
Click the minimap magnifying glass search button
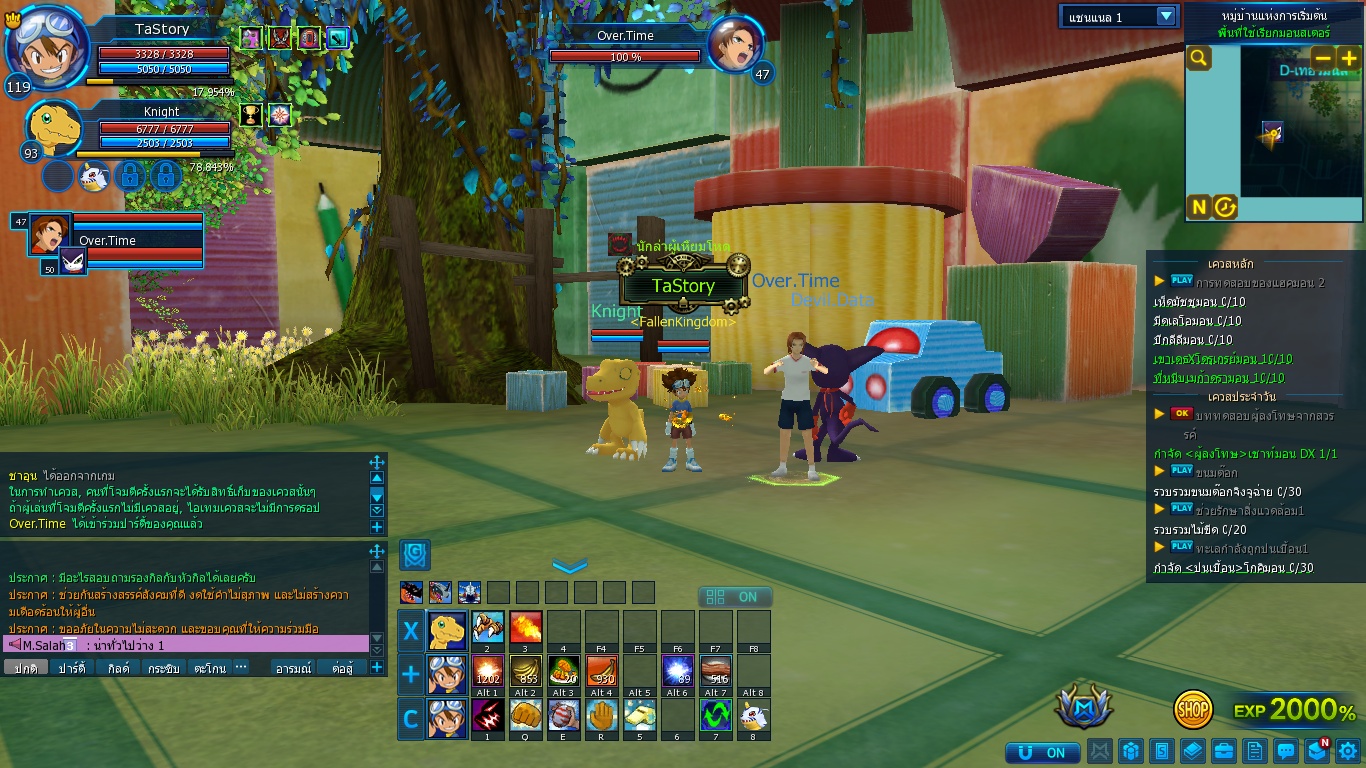click(1198, 59)
